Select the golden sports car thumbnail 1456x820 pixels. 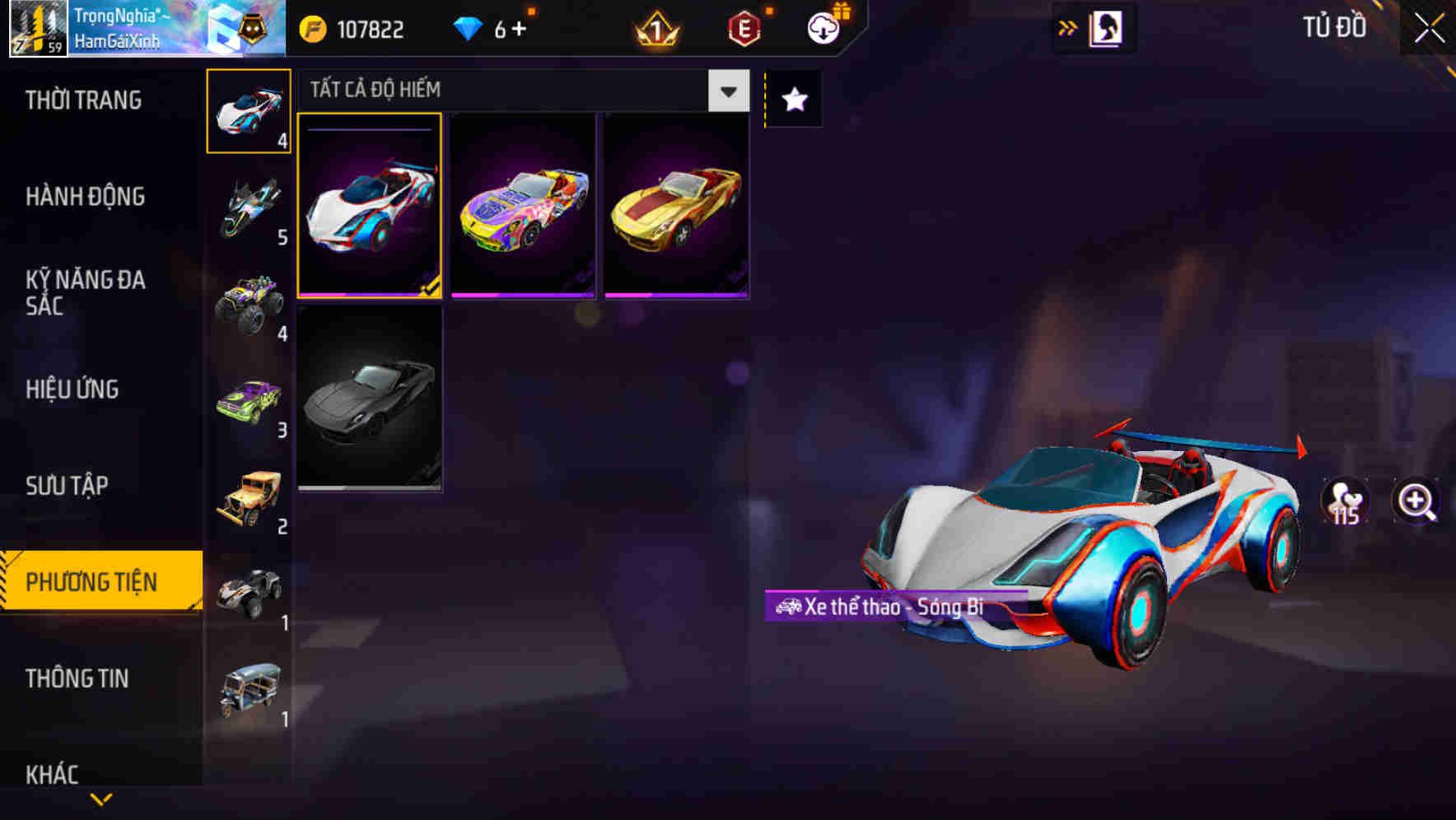pos(675,207)
